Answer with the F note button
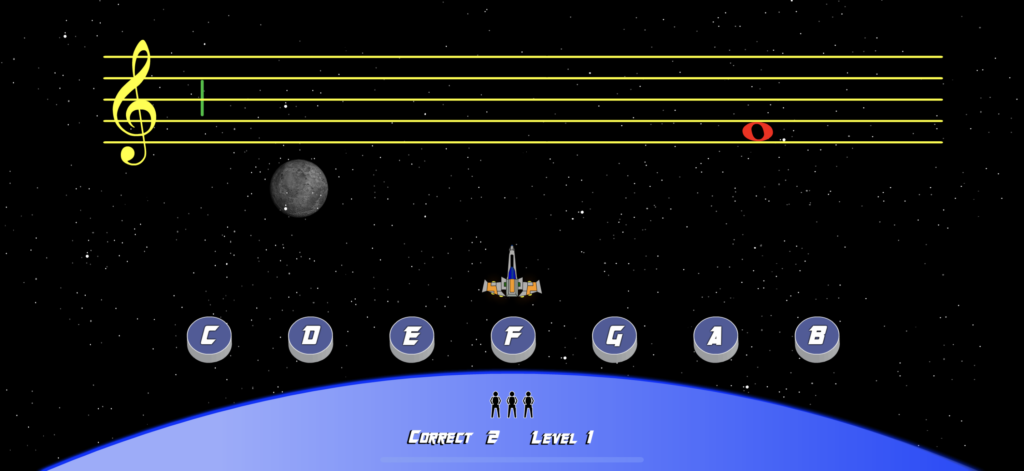This screenshot has width=1024, height=471. (x=513, y=337)
